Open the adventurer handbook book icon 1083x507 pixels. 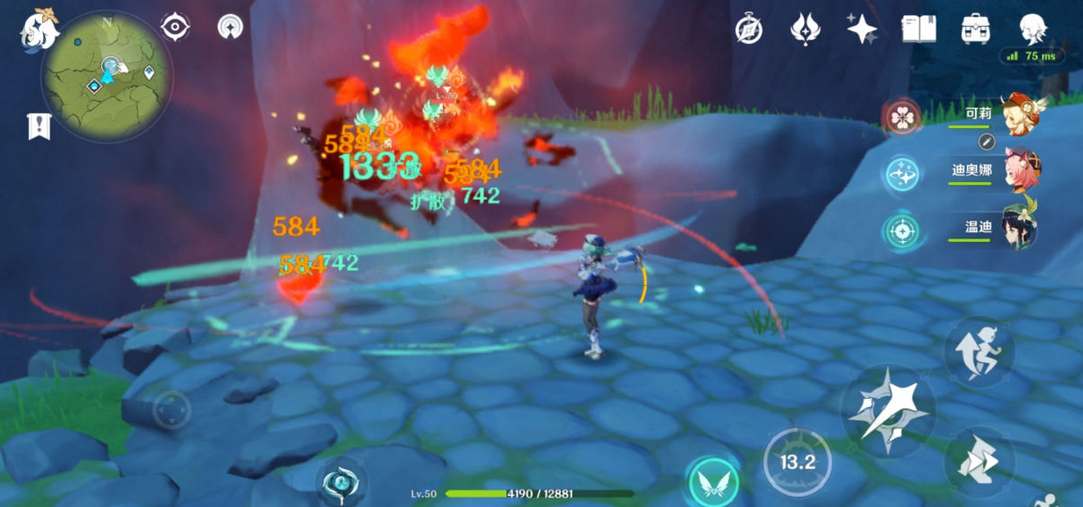click(x=918, y=29)
